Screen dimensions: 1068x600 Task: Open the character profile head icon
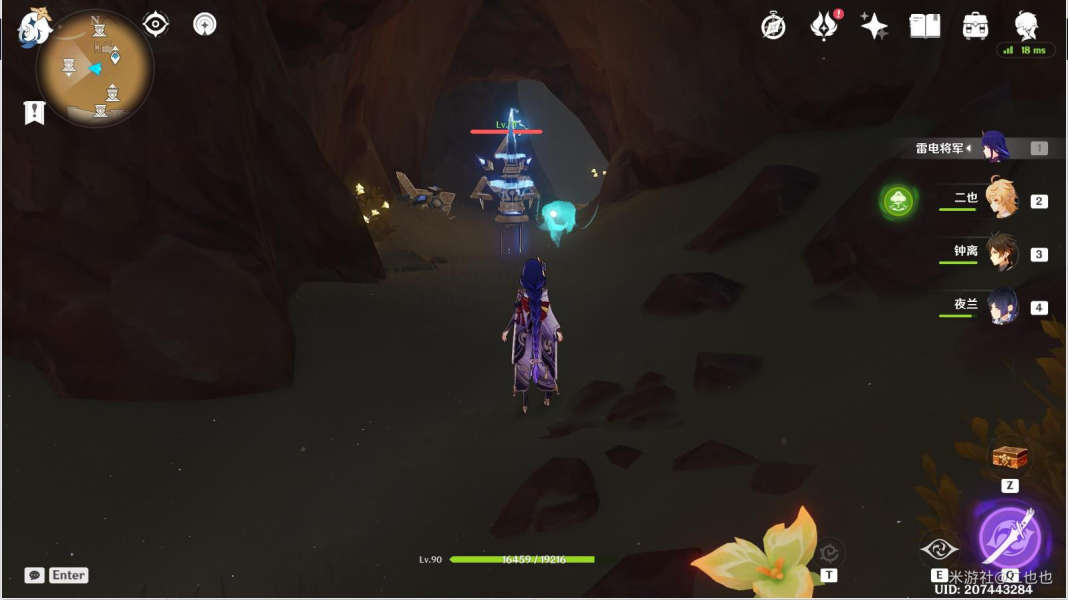click(1026, 26)
